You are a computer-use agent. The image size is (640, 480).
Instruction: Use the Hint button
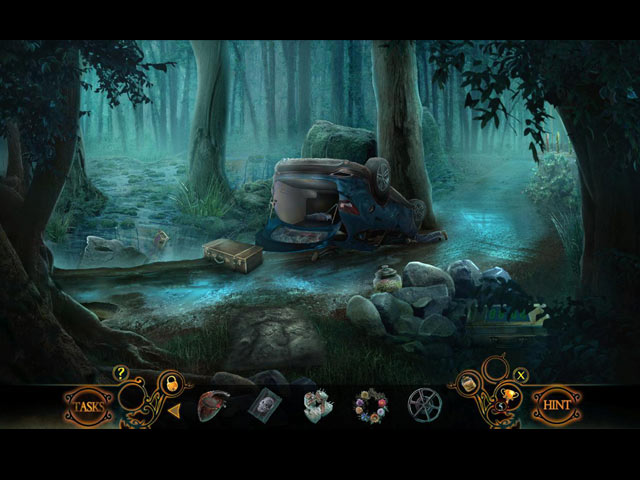point(556,406)
